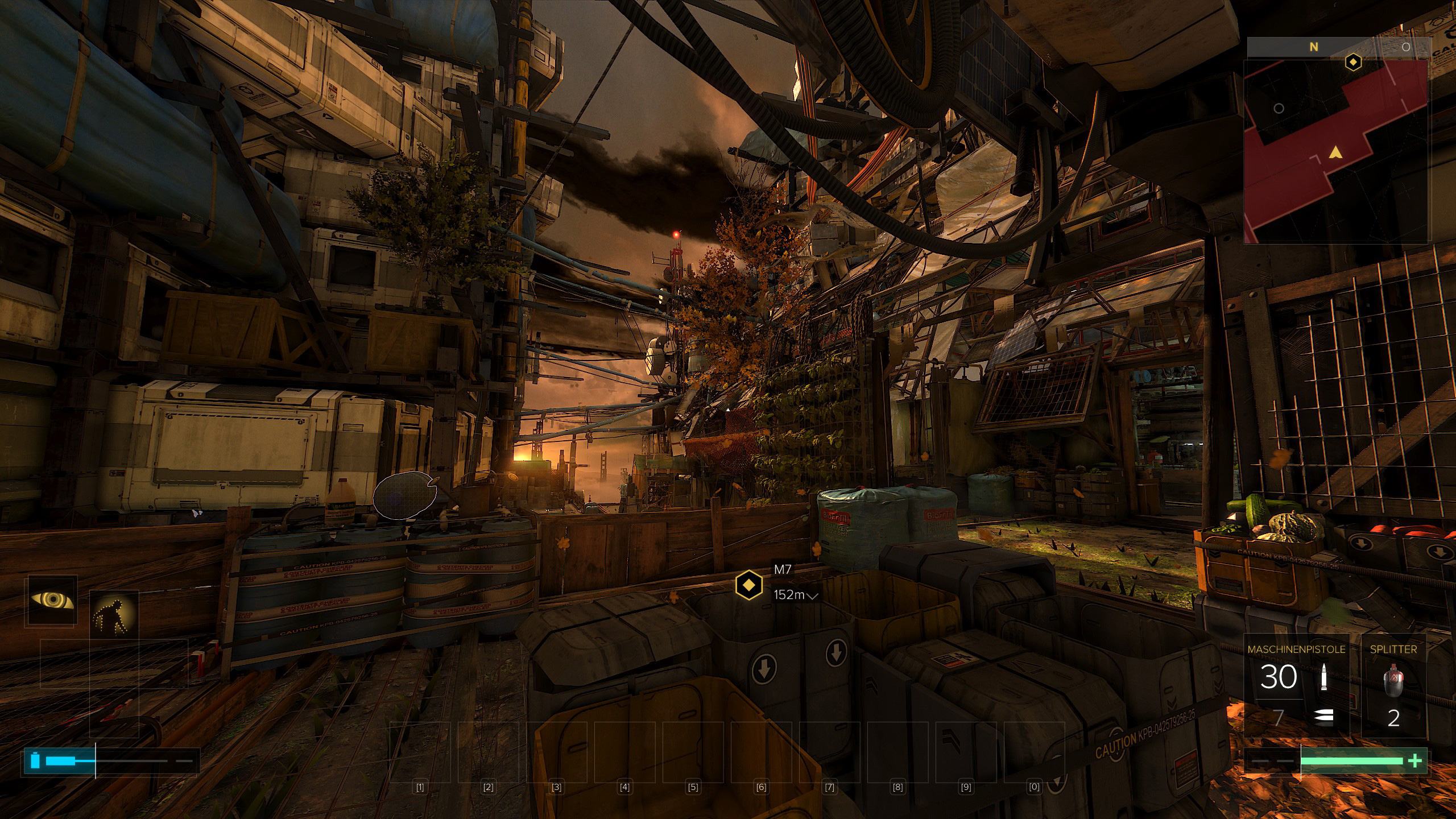Click the yellow player arrow on minimap

(x=1334, y=152)
